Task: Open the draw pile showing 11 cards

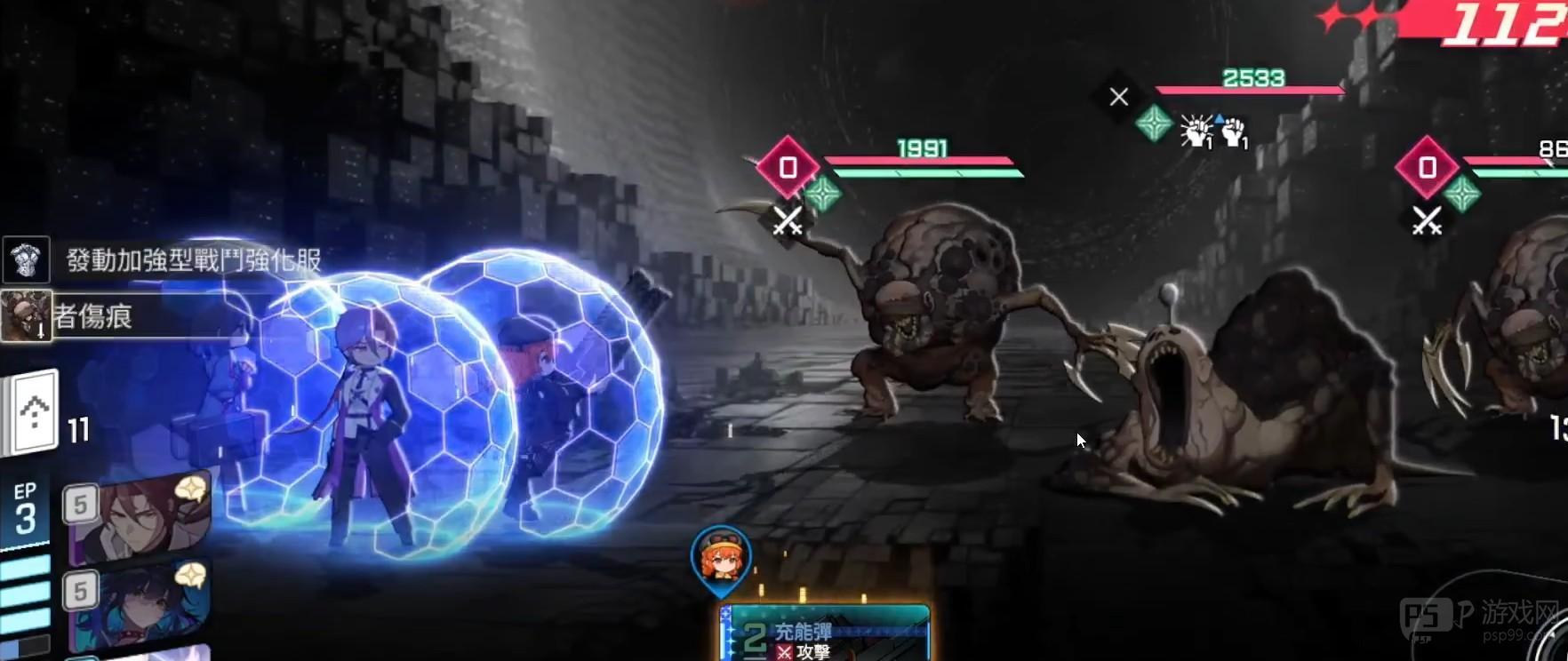Action: (x=34, y=414)
